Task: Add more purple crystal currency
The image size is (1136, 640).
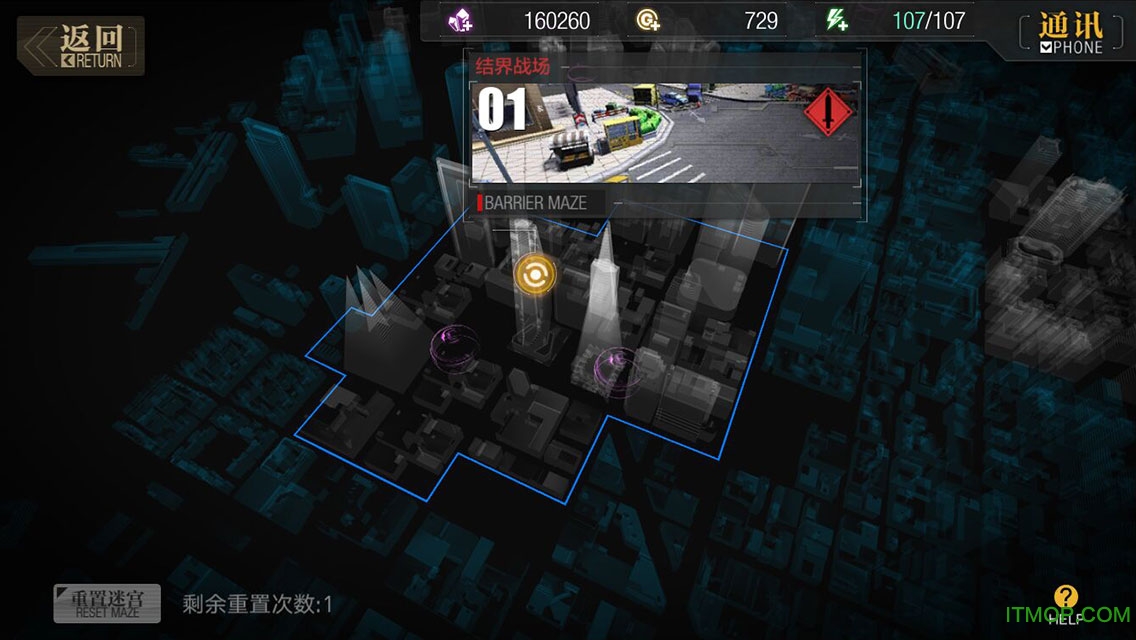Action: [462, 20]
